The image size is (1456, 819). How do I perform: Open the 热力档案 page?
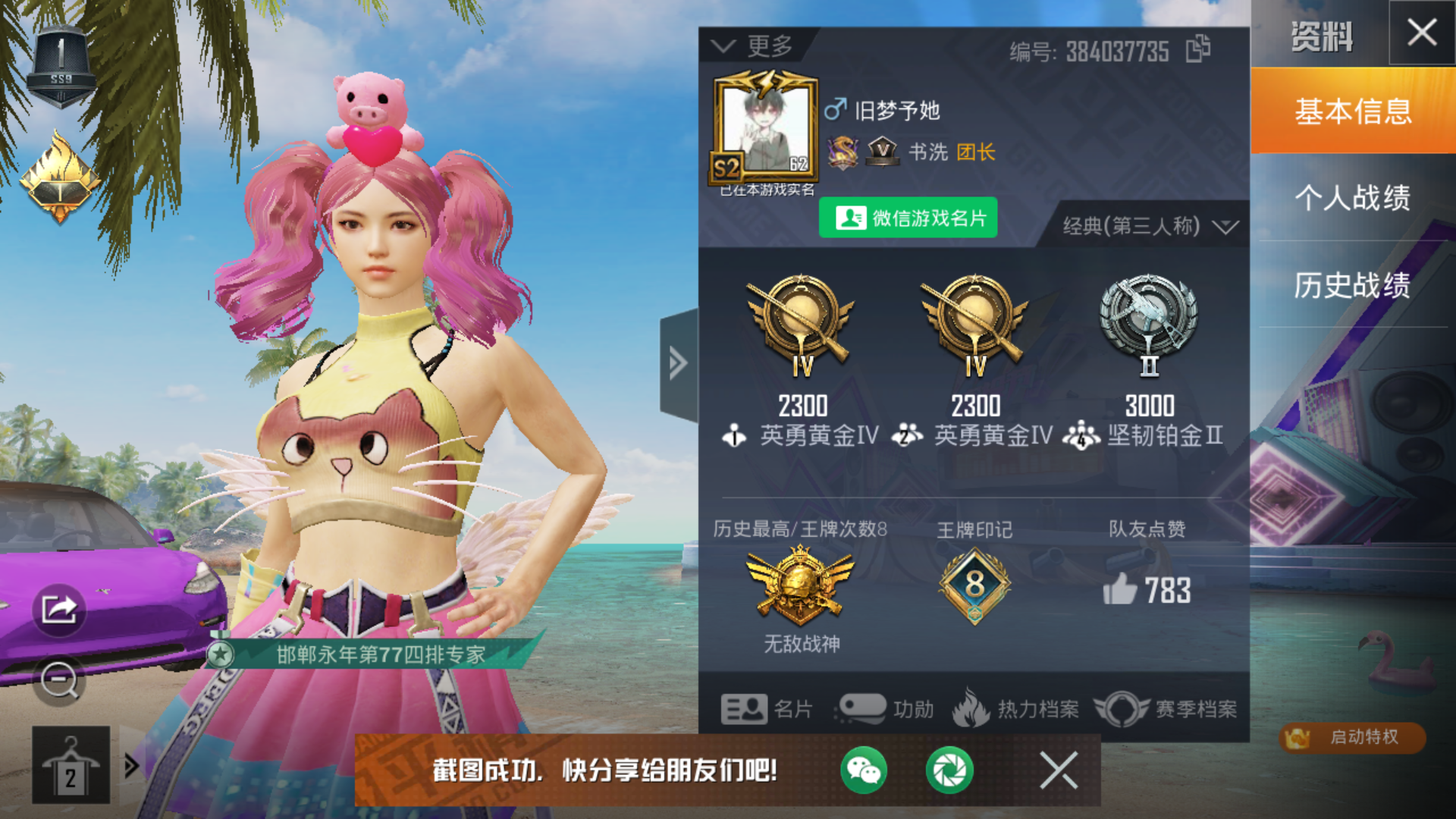[1016, 709]
